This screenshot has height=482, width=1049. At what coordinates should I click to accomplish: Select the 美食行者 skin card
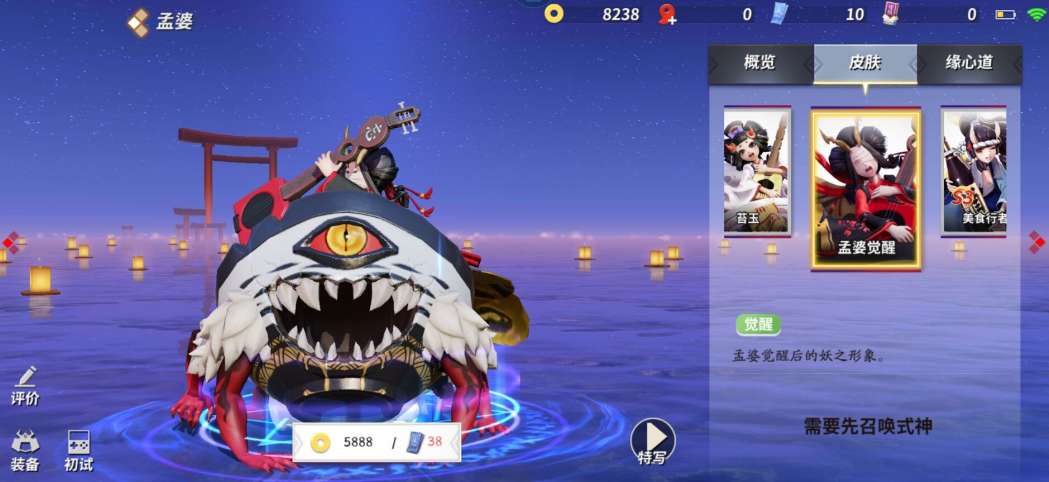pos(975,171)
